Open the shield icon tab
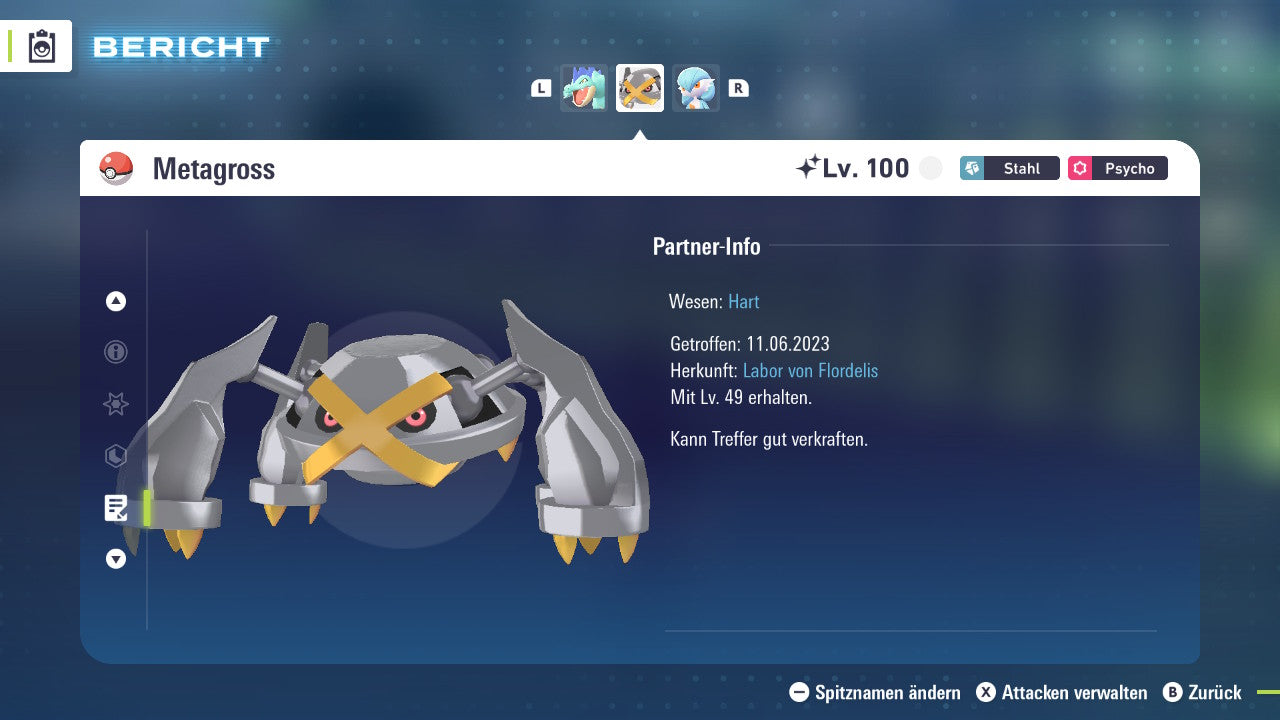 pos(116,456)
